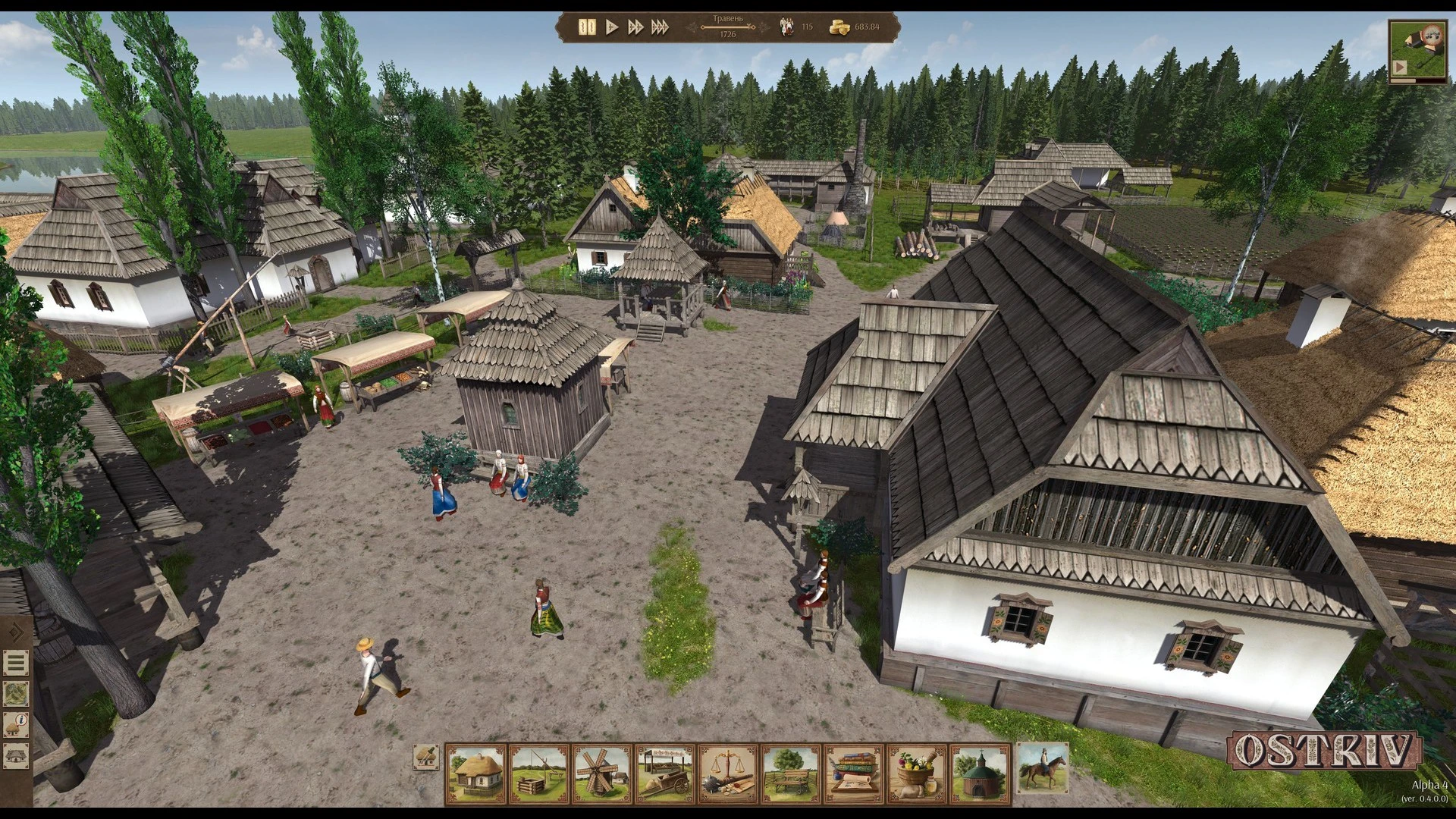
Task: Show the map overview button
Action: pyautogui.click(x=16, y=693)
